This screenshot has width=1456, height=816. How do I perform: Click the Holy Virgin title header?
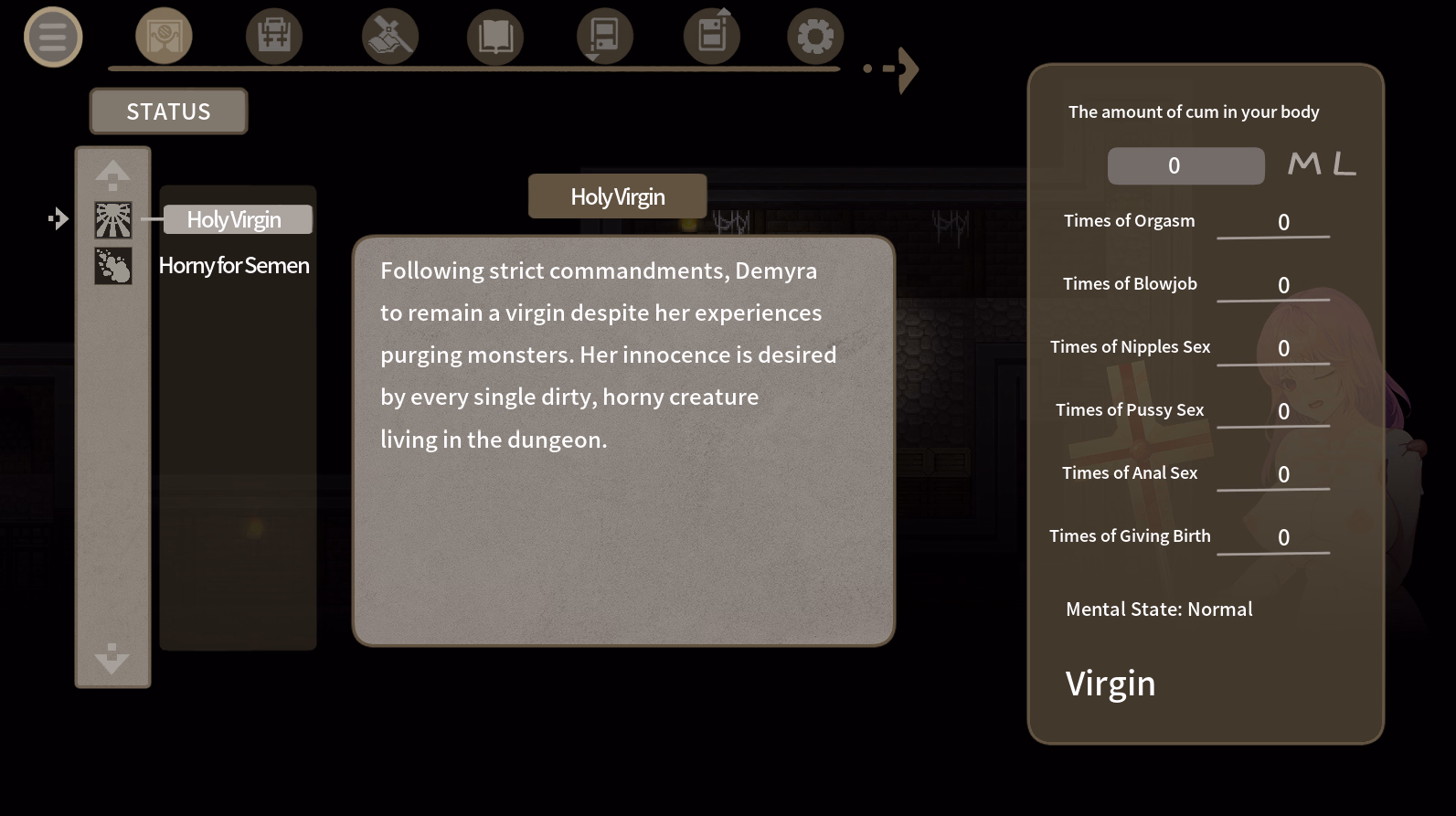coord(617,196)
